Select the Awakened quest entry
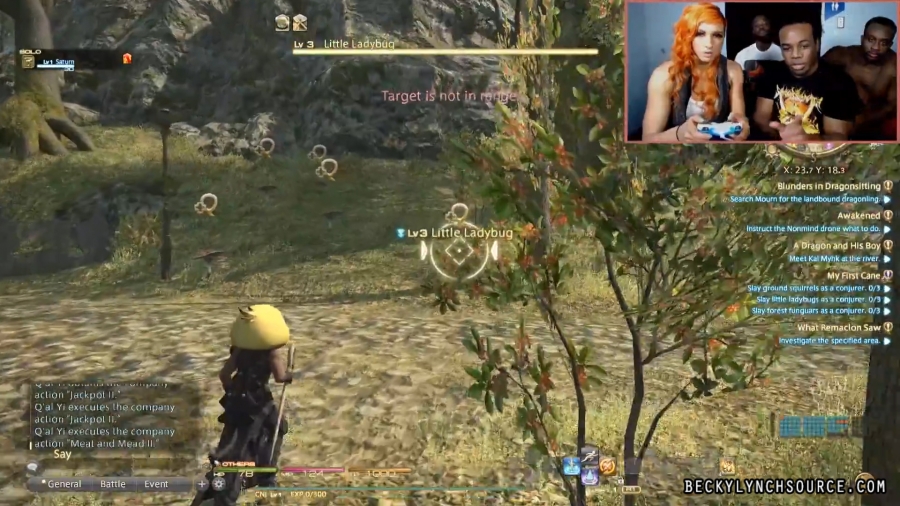 pos(858,215)
